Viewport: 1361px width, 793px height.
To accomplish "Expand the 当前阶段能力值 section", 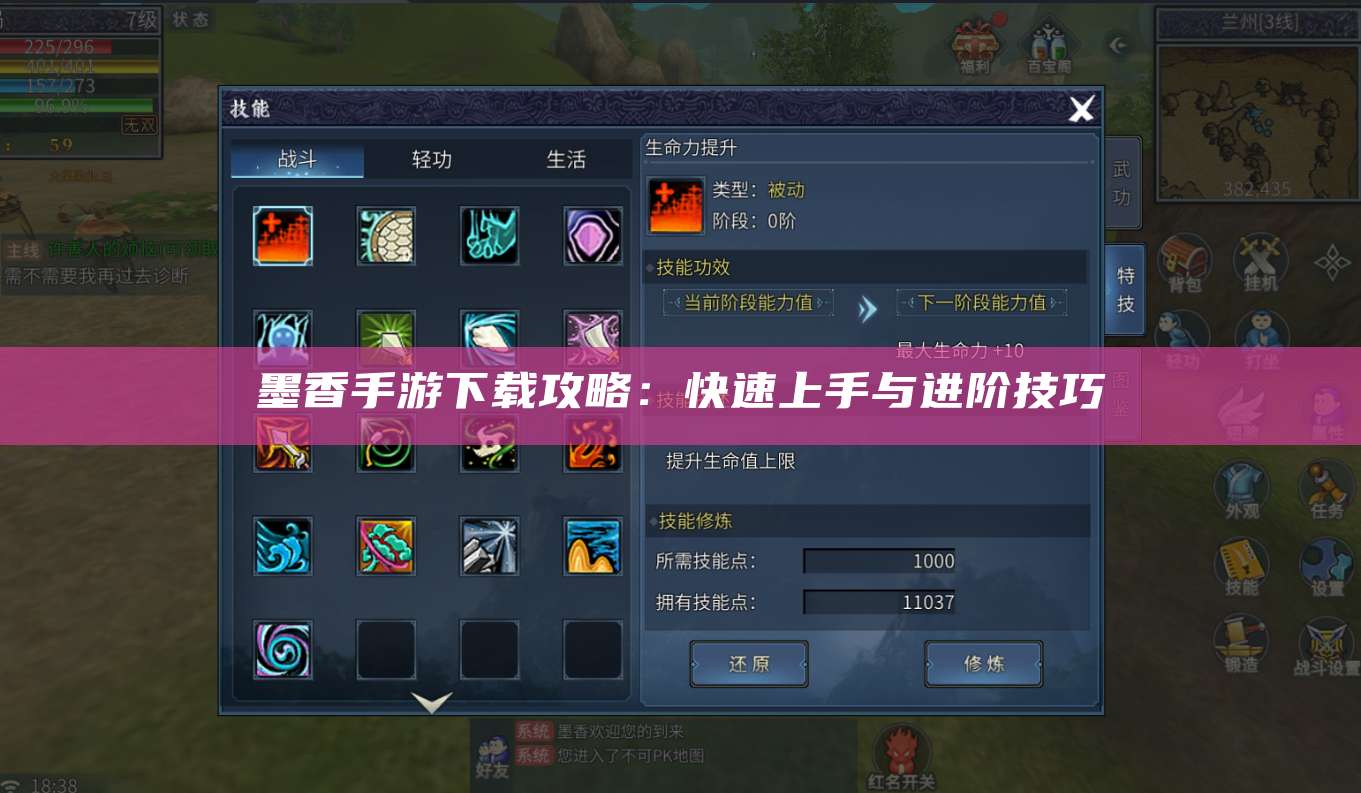I will tap(748, 302).
